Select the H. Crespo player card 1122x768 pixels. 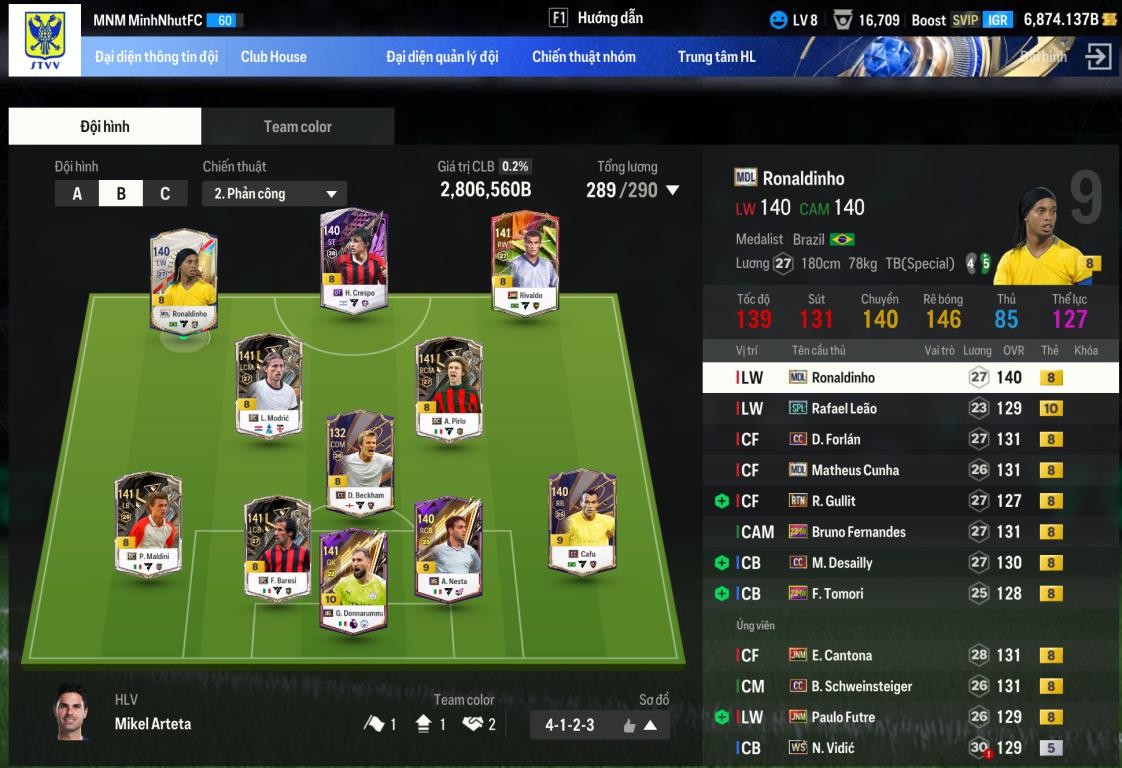(x=352, y=260)
